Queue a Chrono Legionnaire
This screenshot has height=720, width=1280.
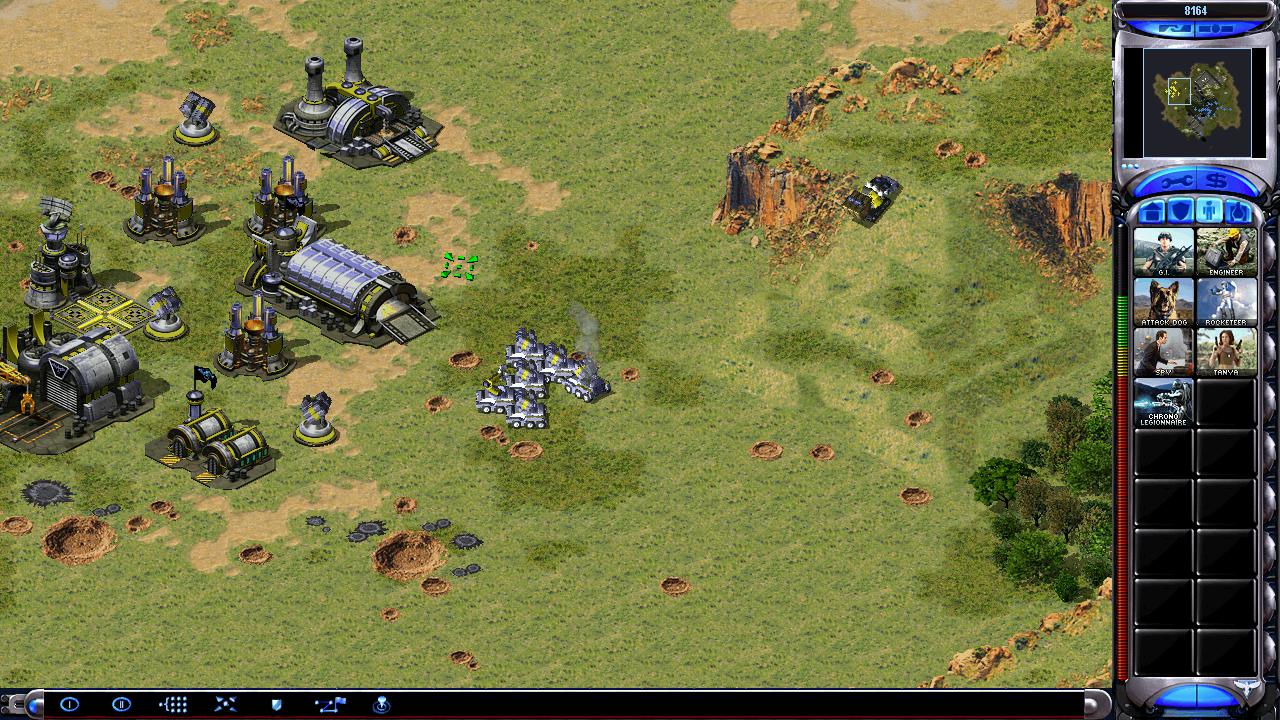tap(1163, 401)
